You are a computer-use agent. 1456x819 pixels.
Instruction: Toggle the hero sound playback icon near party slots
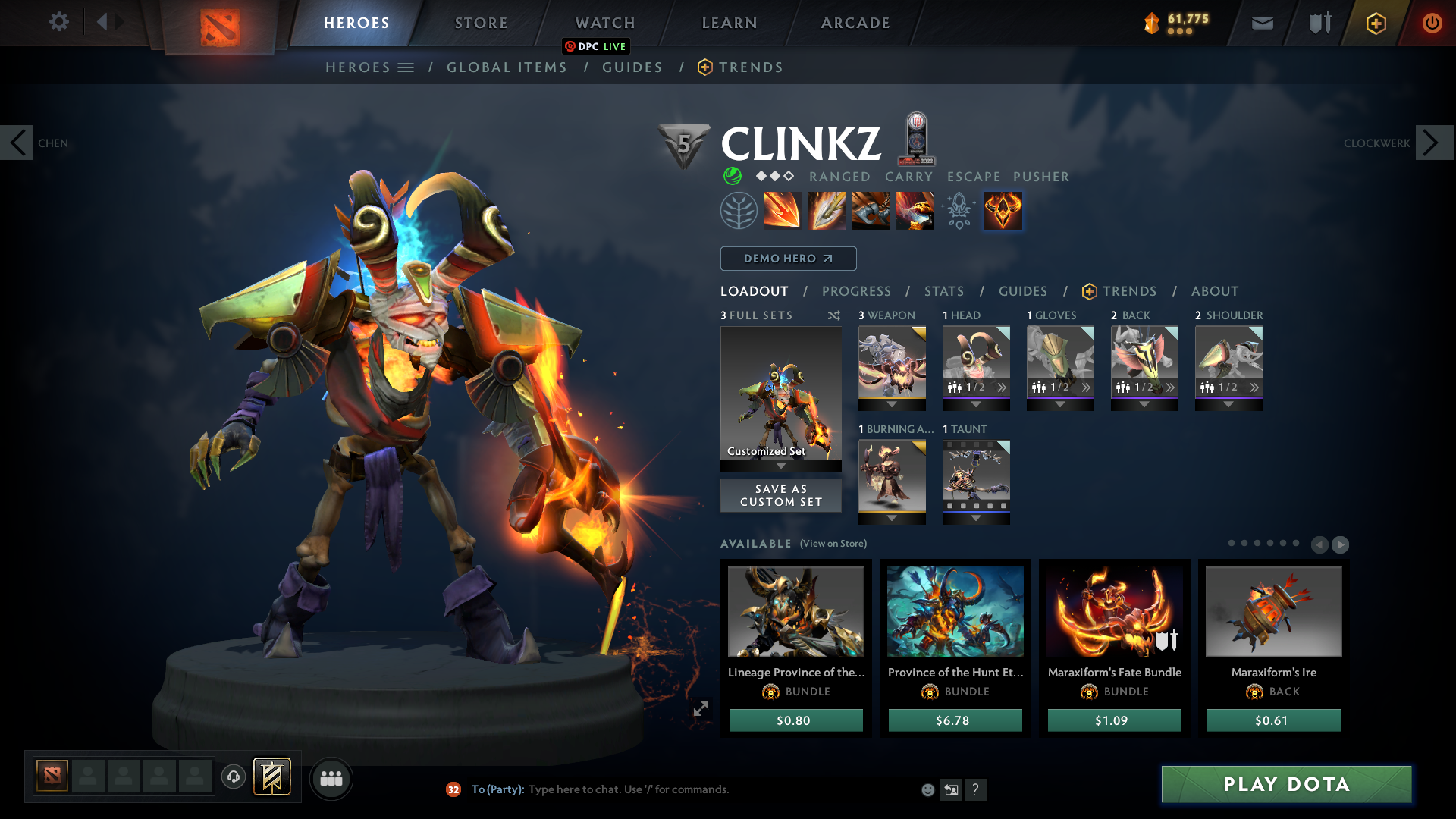click(234, 777)
